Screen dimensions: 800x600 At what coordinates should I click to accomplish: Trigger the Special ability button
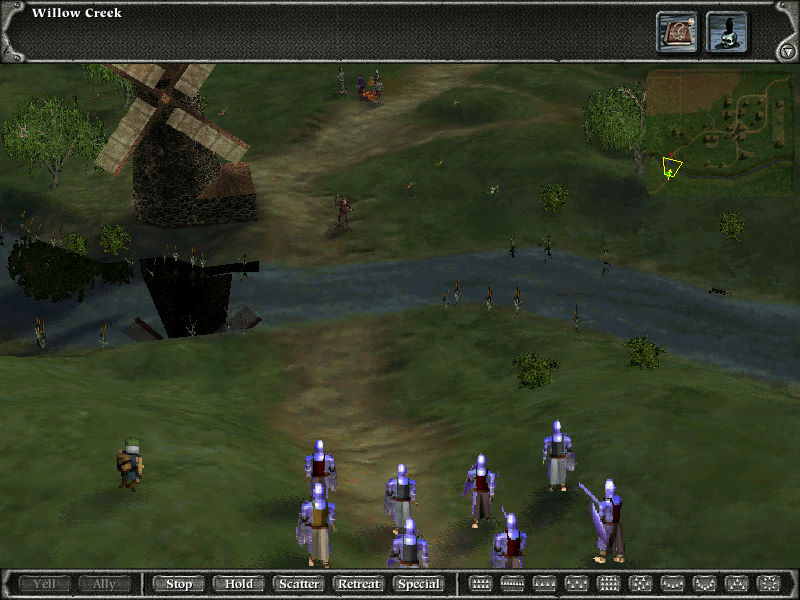tap(419, 583)
